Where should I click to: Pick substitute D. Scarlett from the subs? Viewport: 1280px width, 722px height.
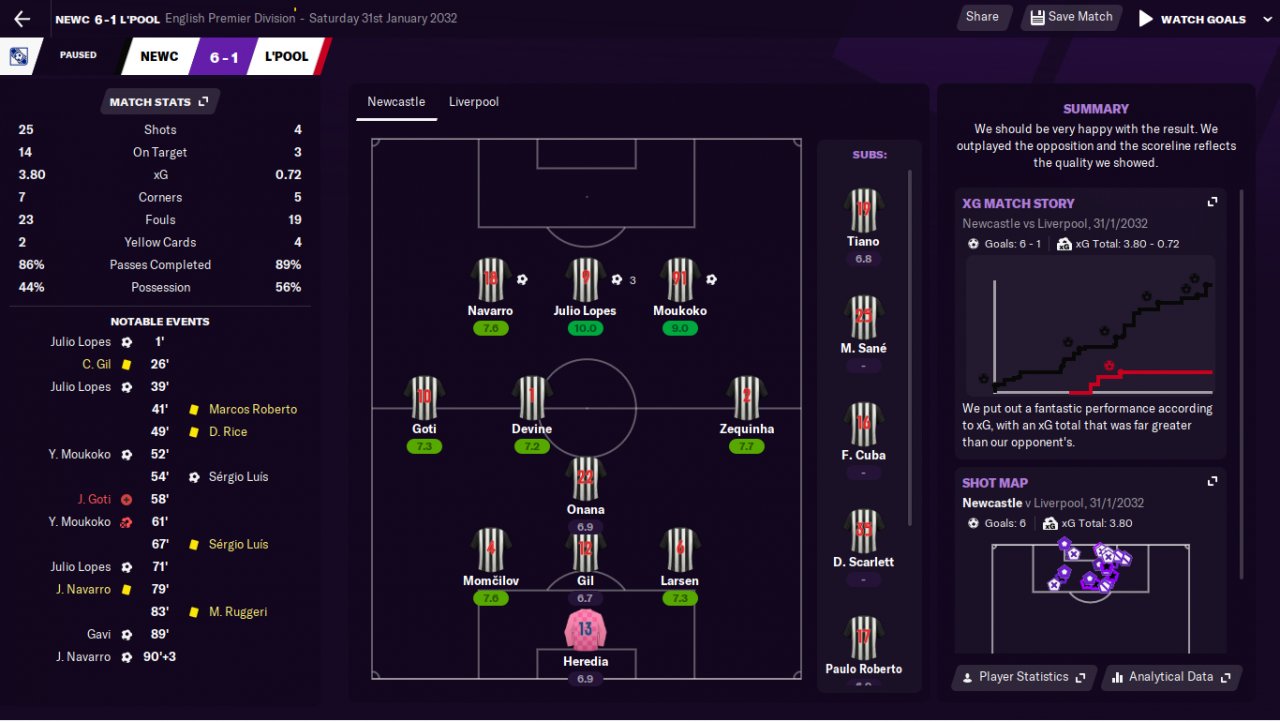click(863, 533)
